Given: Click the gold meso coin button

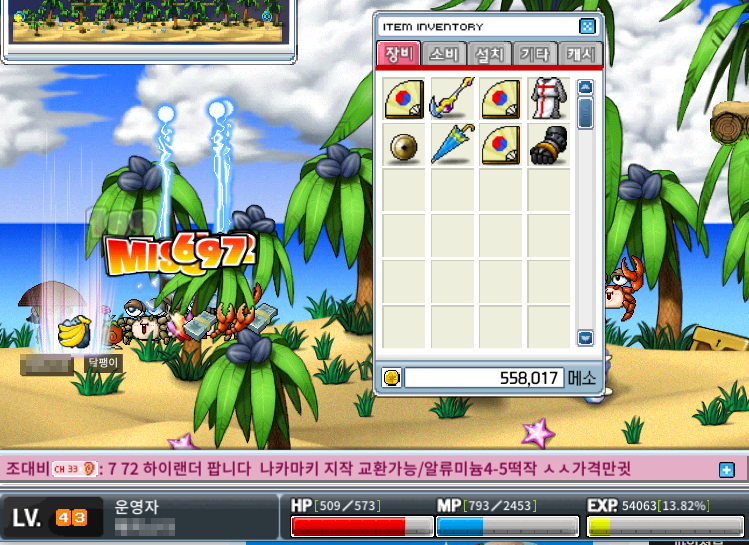Looking at the screenshot, I should [x=391, y=377].
